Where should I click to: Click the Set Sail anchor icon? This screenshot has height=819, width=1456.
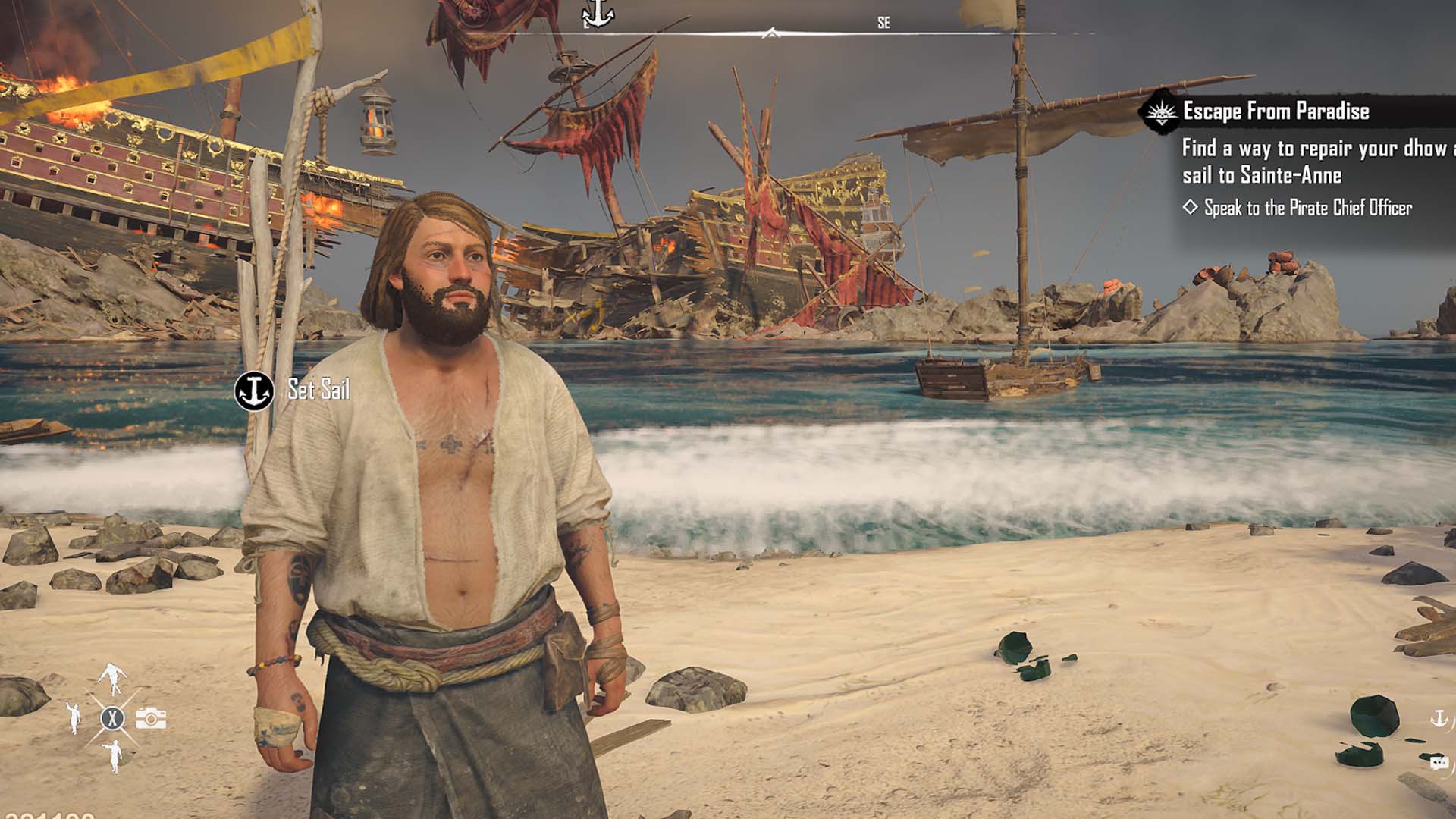tap(254, 391)
